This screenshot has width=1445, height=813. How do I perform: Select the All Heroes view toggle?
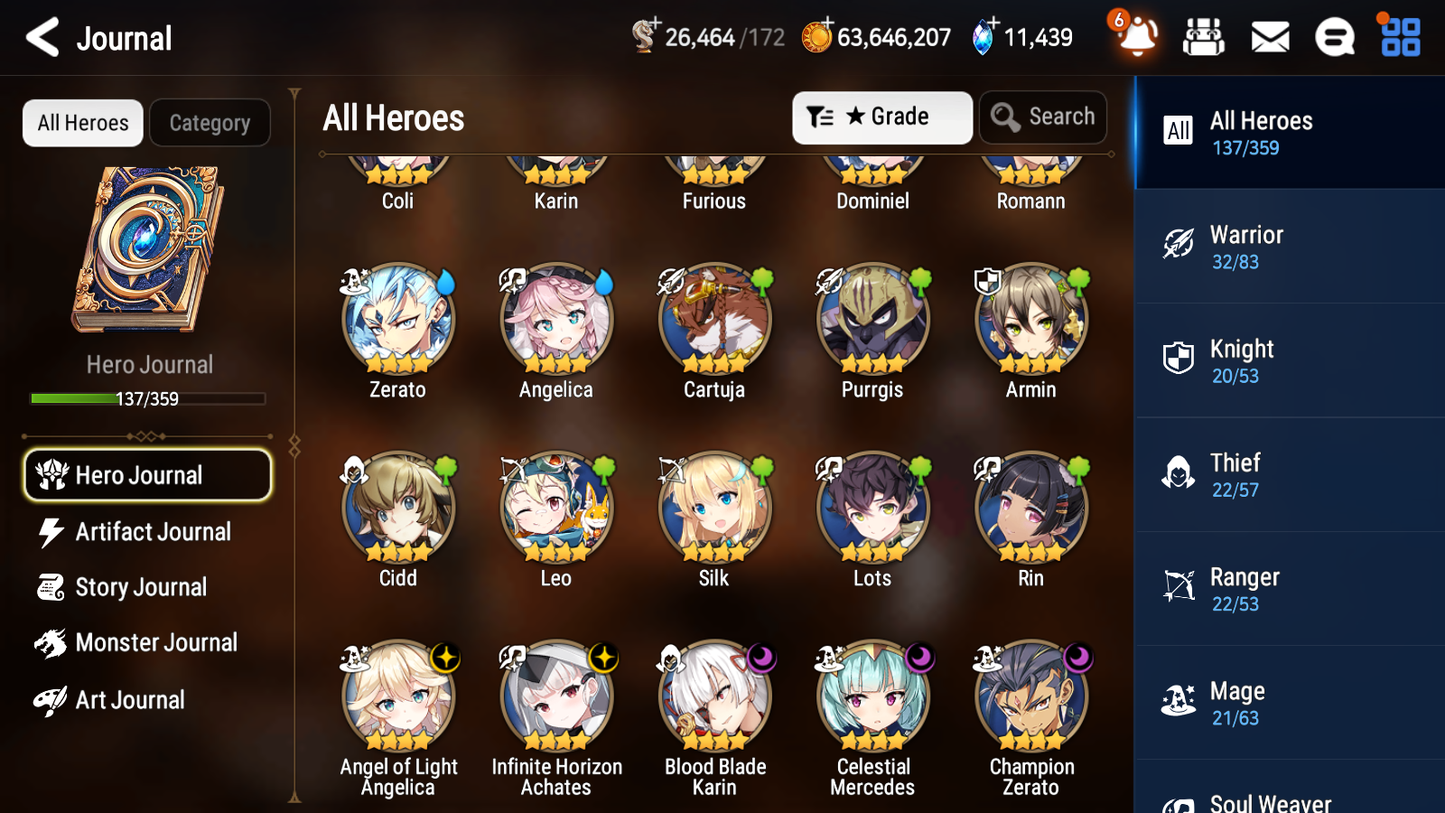click(82, 122)
